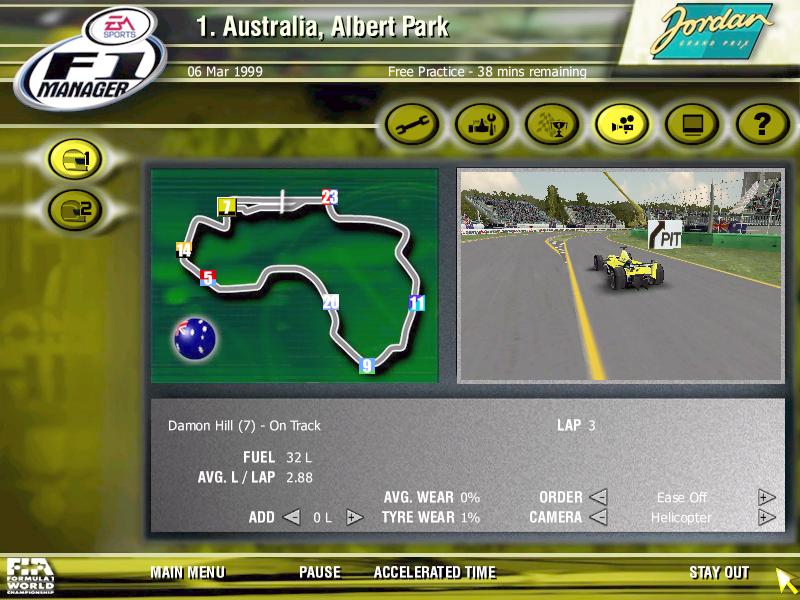800x600 pixels.
Task: Decrease fuel to add with left arrow
Action: click(x=291, y=517)
